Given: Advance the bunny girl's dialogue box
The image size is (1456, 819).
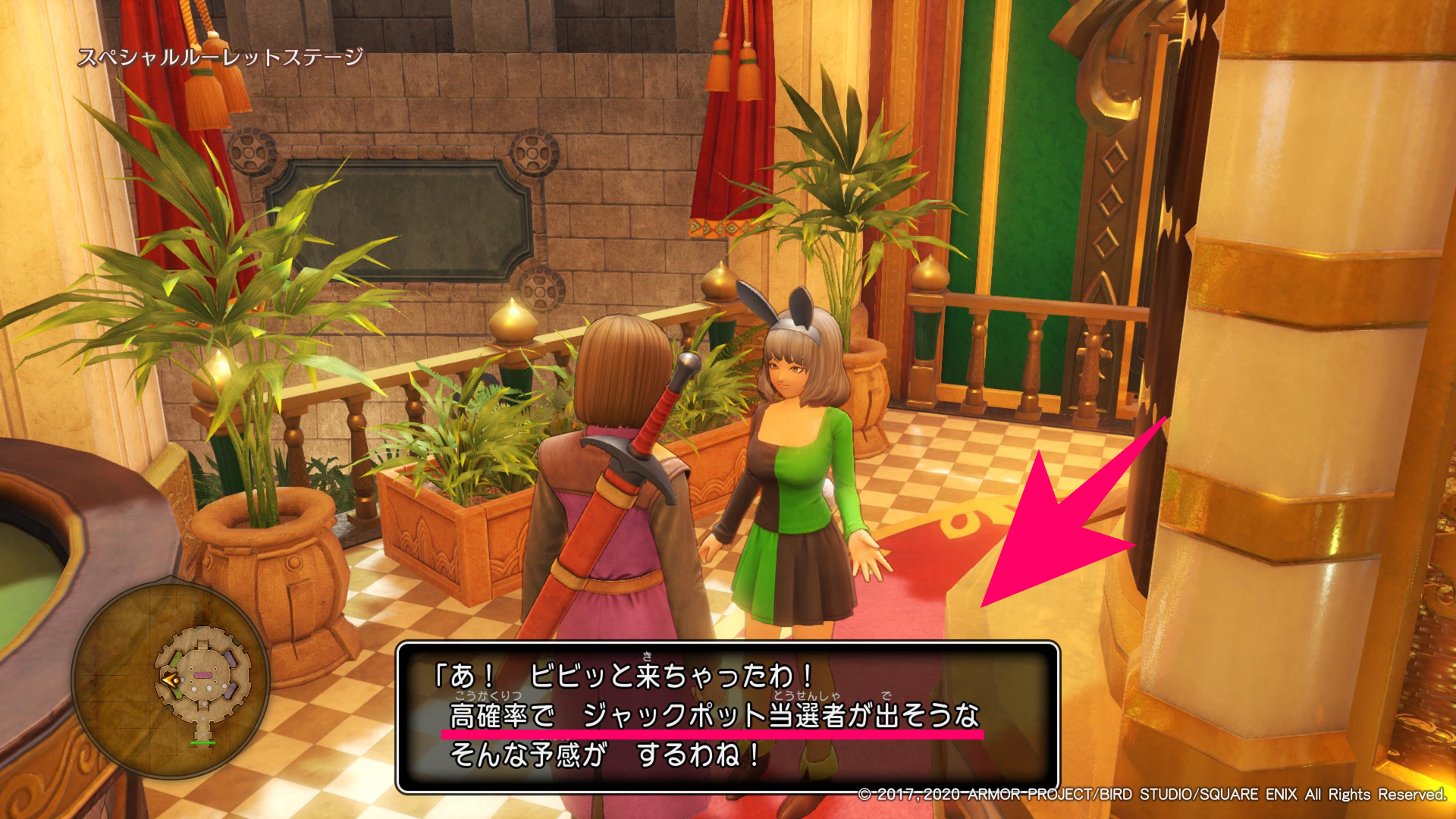Looking at the screenshot, I should [x=726, y=717].
